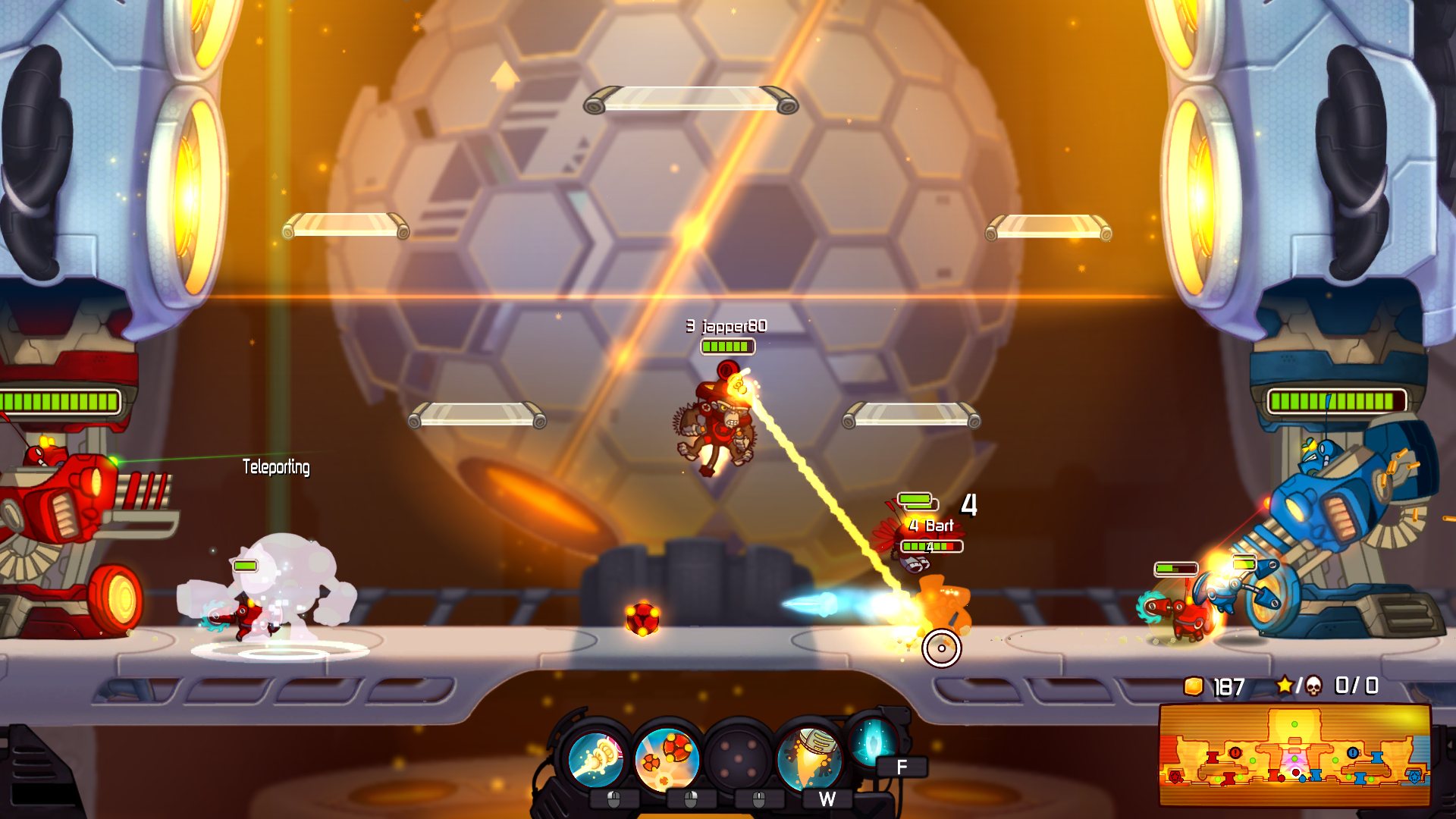Screen dimensions: 1456x819
Task: Click the red exclamation marker on the minimap
Action: coord(1235,752)
